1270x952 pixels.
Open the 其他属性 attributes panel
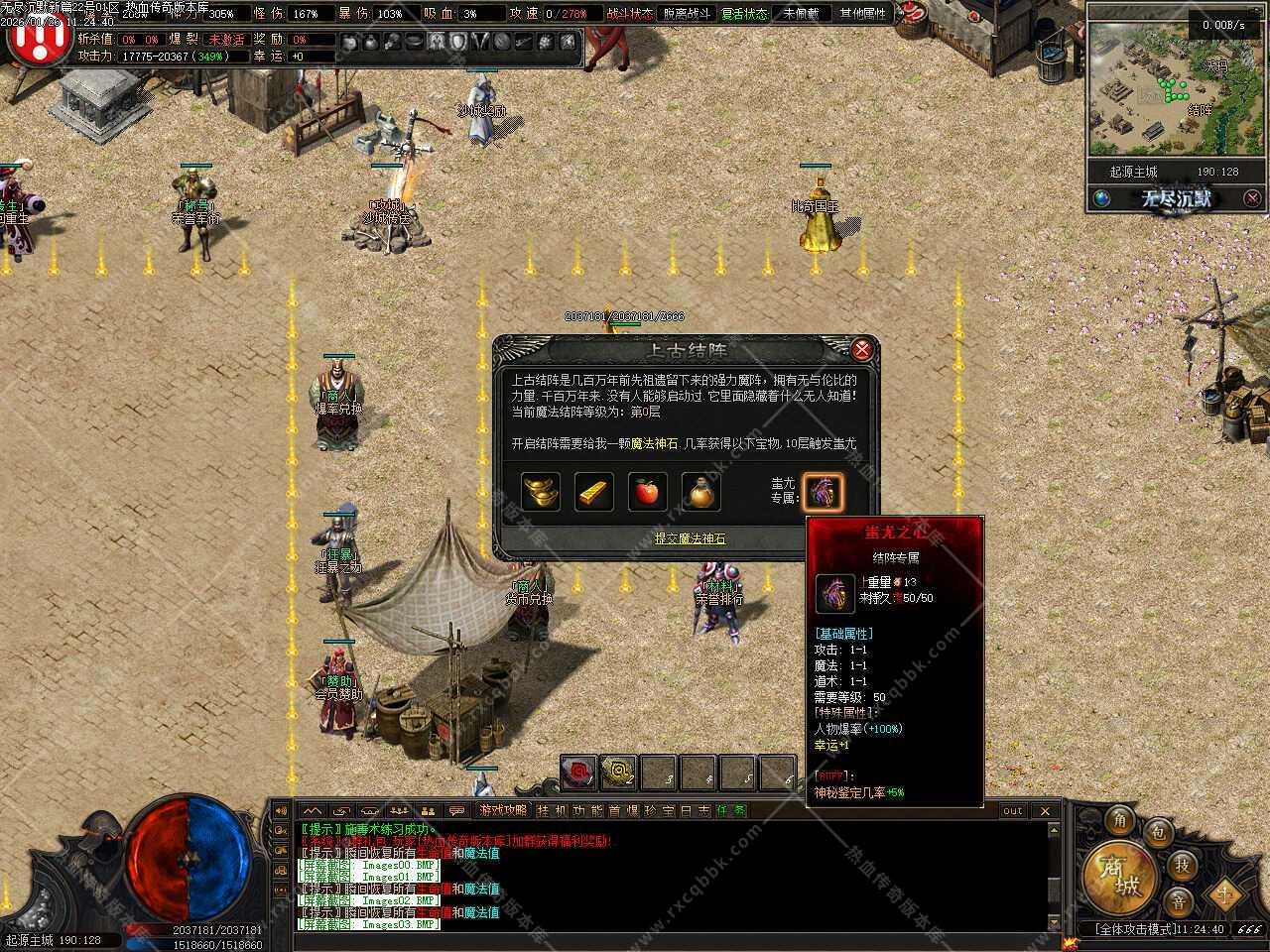(x=863, y=14)
